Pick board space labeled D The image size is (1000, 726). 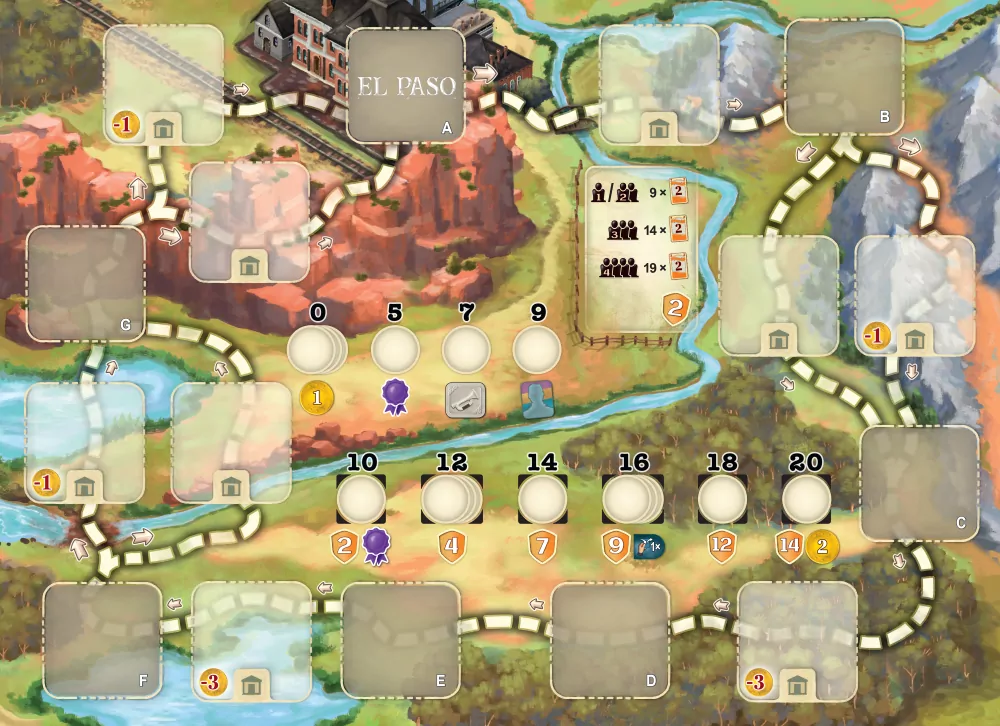(610, 640)
